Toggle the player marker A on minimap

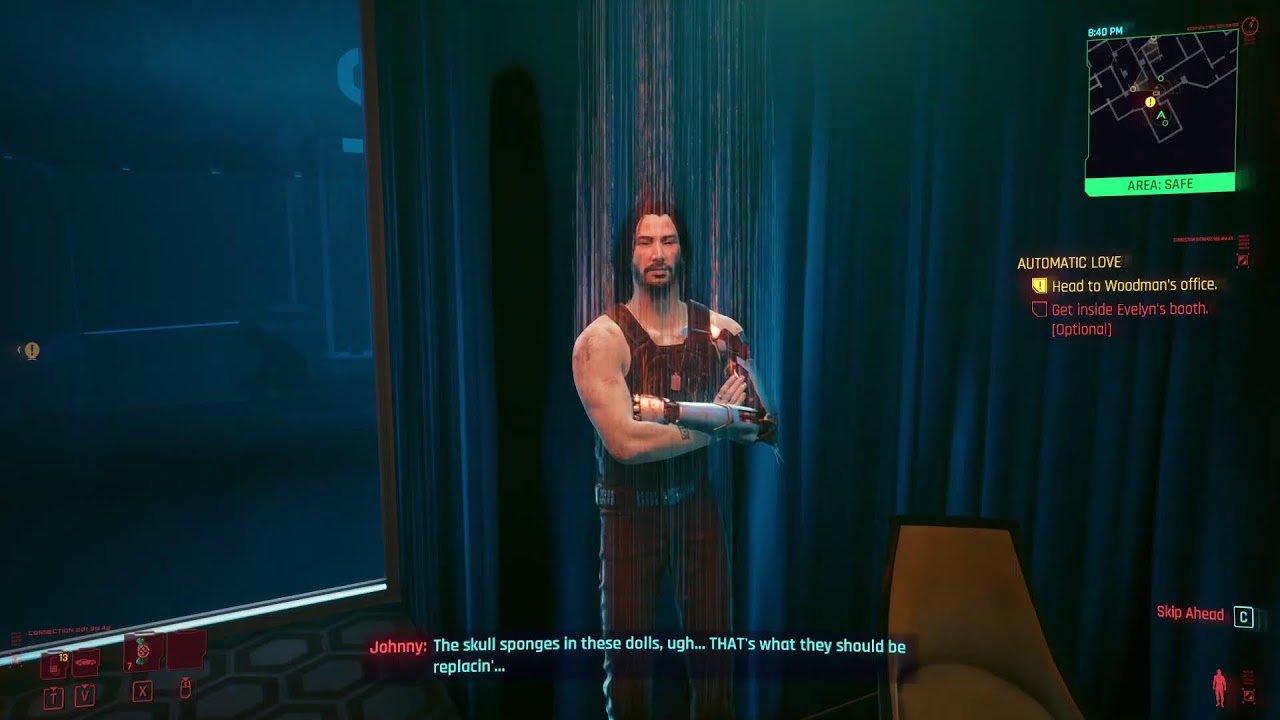[x=1159, y=116]
